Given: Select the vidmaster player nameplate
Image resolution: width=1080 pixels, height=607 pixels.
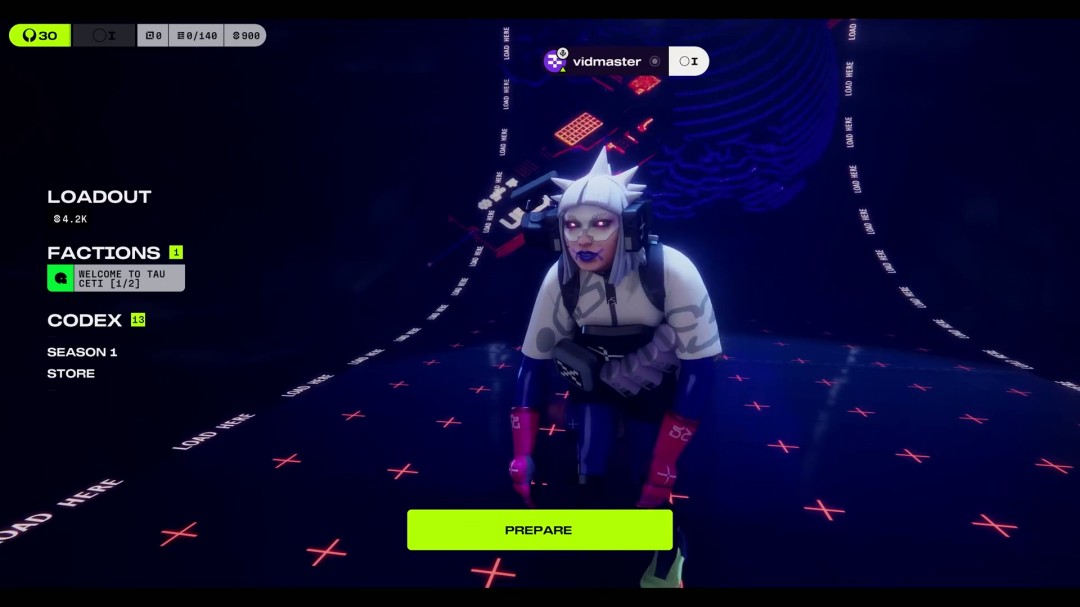Looking at the screenshot, I should click(x=605, y=61).
